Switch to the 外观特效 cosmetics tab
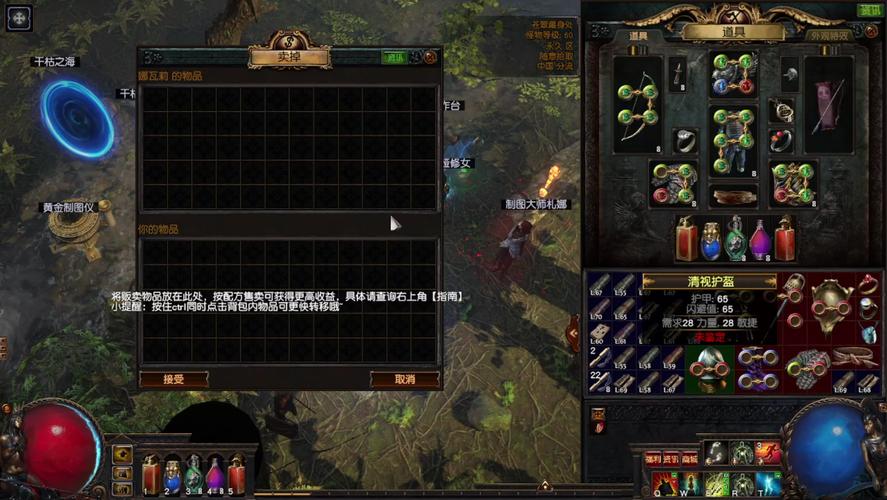This screenshot has width=887, height=500. (x=829, y=36)
